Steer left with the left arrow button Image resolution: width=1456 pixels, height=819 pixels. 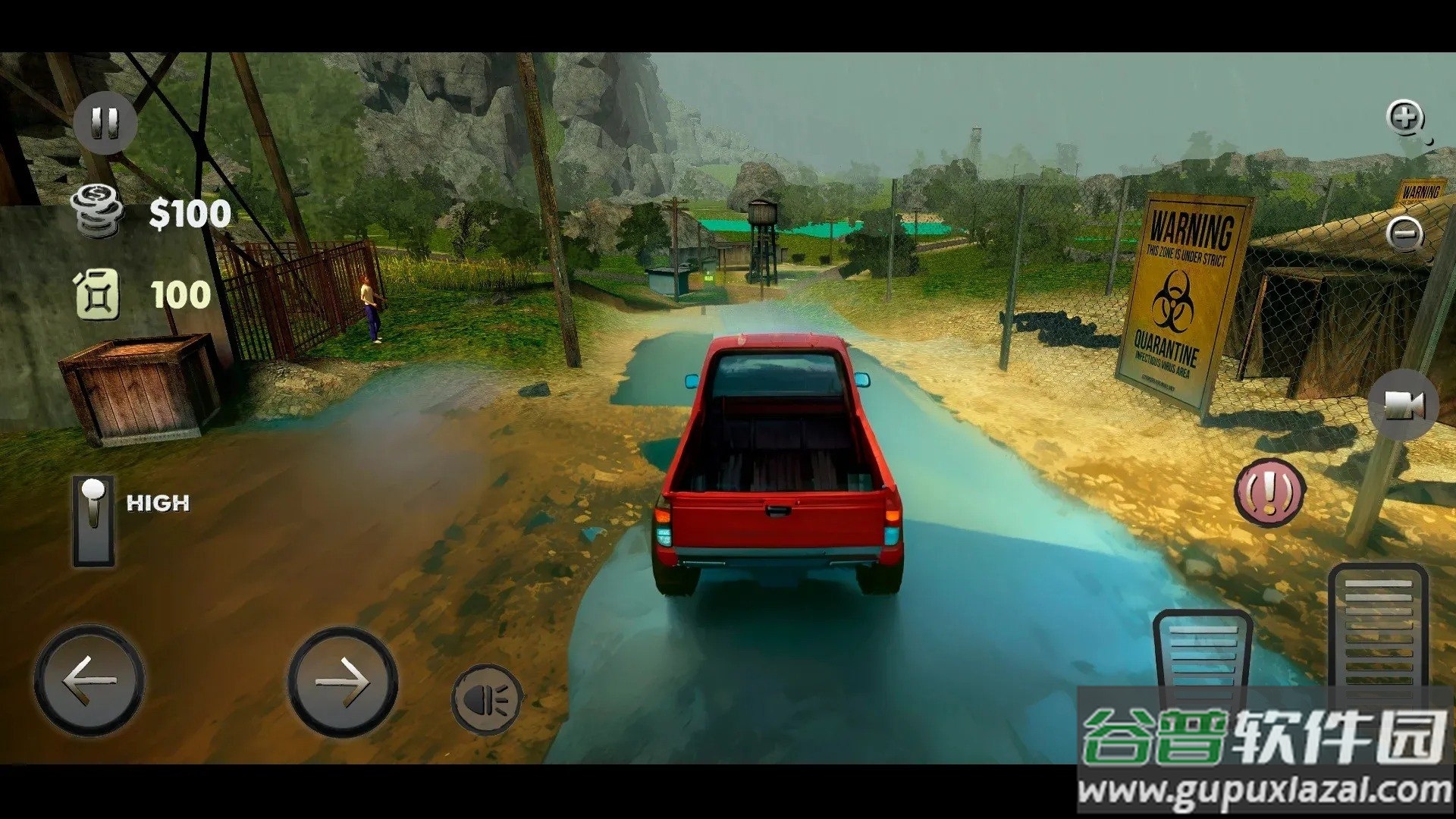point(89,680)
